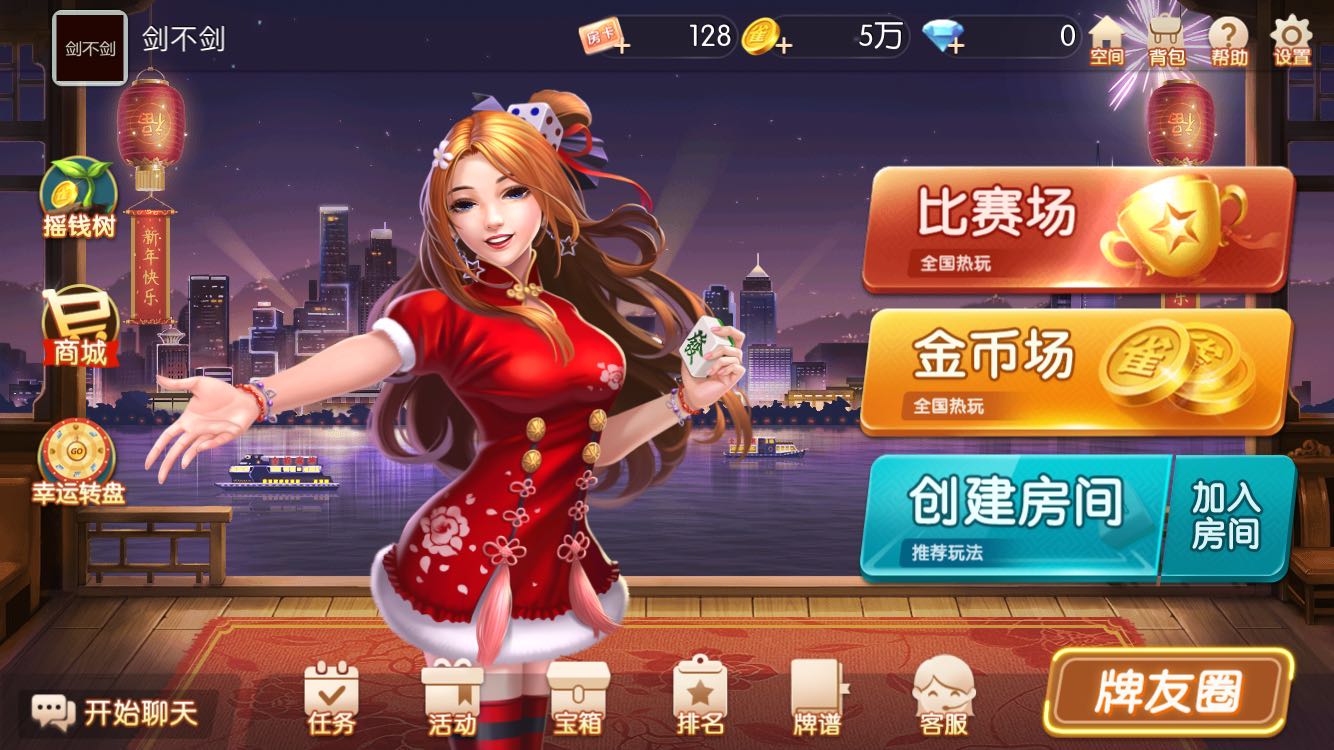The height and width of the screenshot is (750, 1334).
Task: Click 加入房间 to join a room
Action: tap(1230, 510)
